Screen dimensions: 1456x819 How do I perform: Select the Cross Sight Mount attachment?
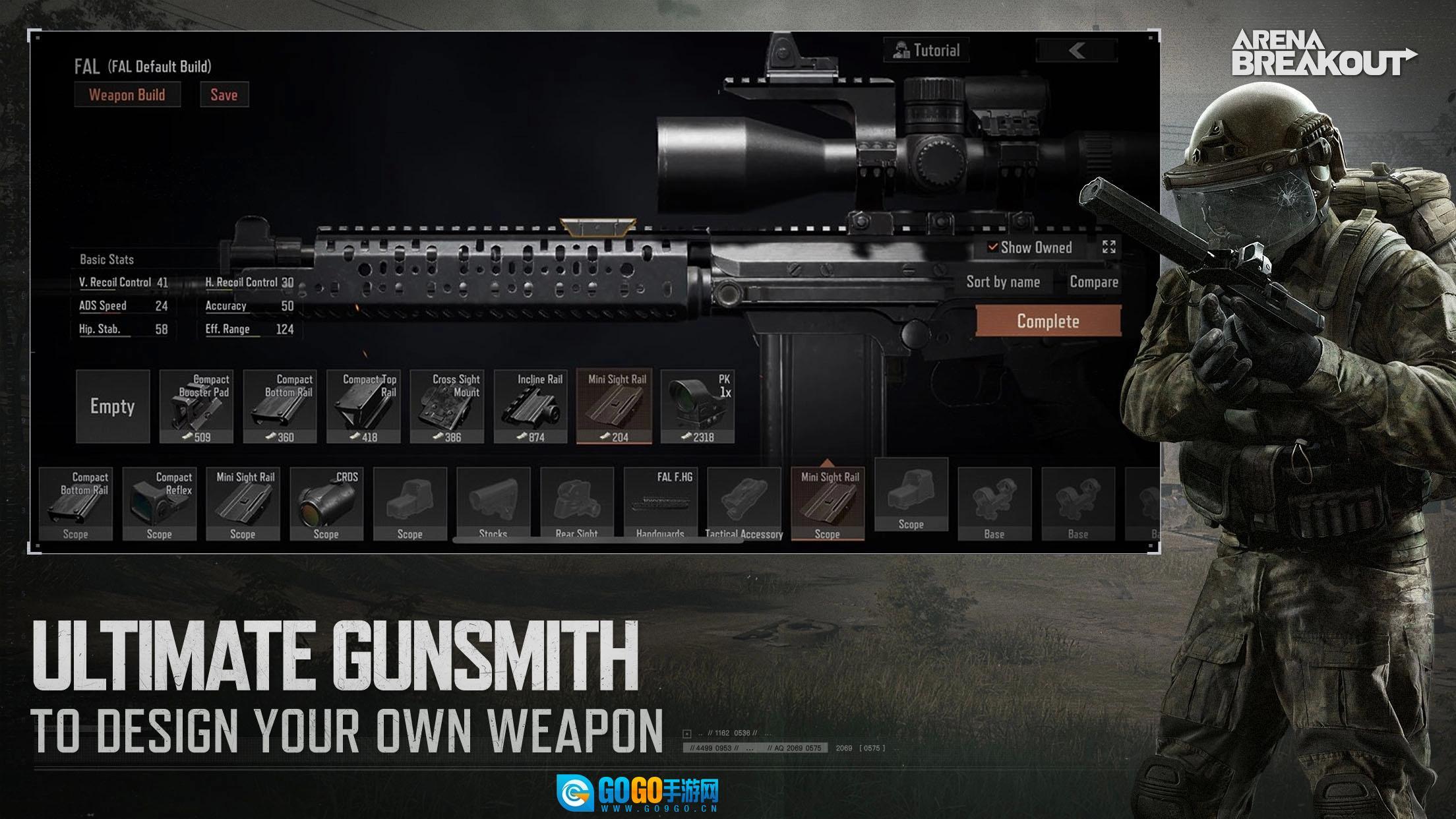coord(447,406)
